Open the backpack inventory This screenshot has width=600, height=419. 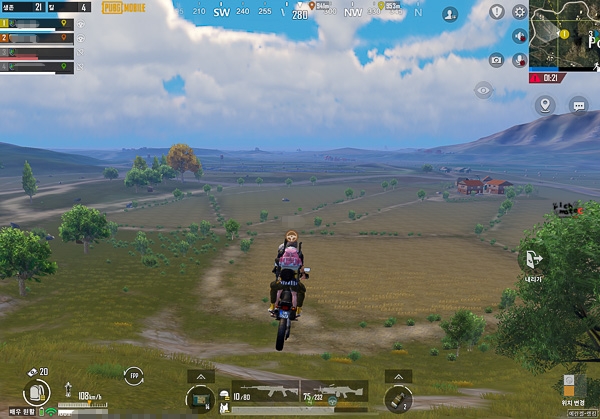36,393
